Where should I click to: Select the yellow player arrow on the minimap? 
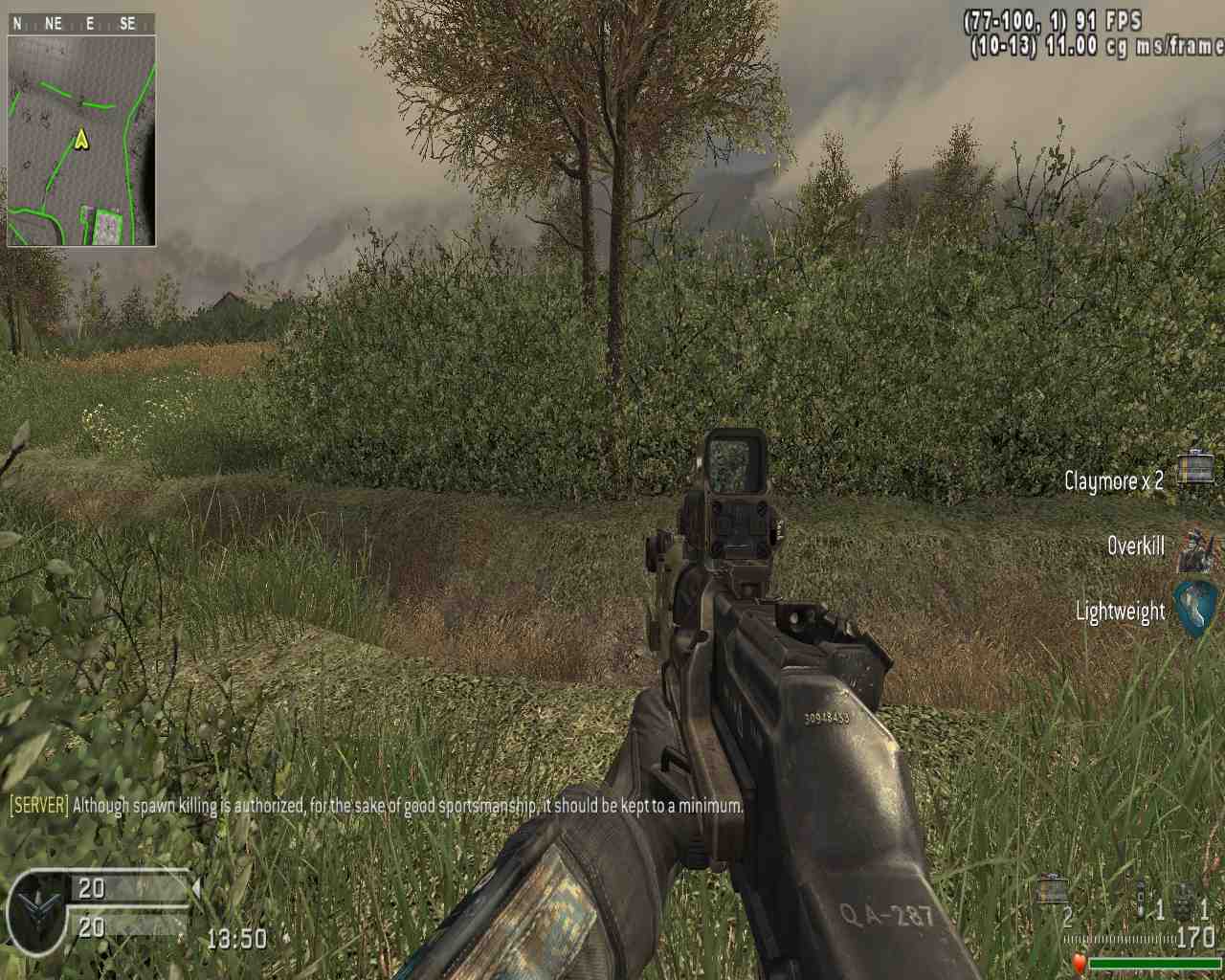pos(81,140)
